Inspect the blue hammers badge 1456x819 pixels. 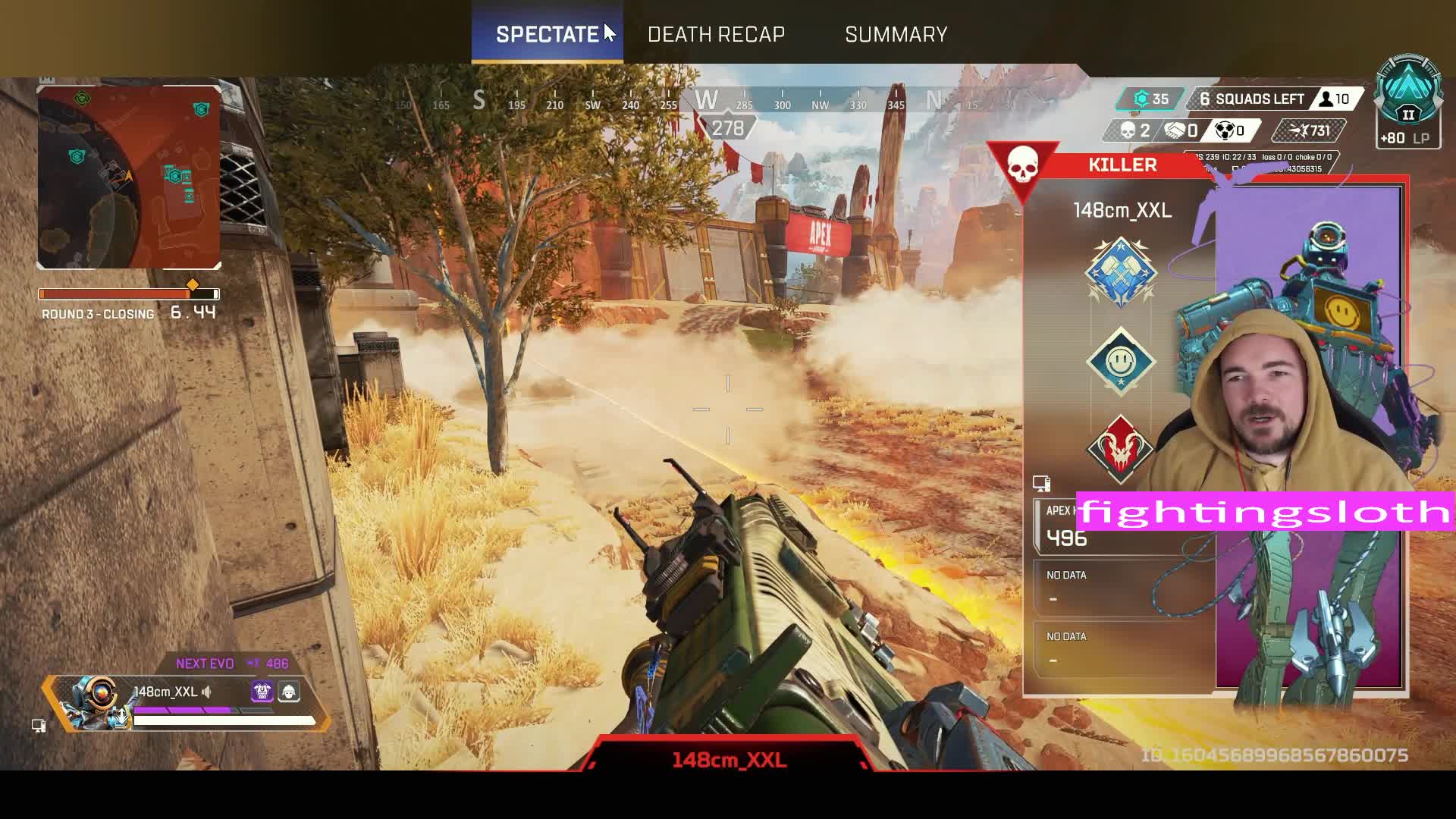(1121, 271)
